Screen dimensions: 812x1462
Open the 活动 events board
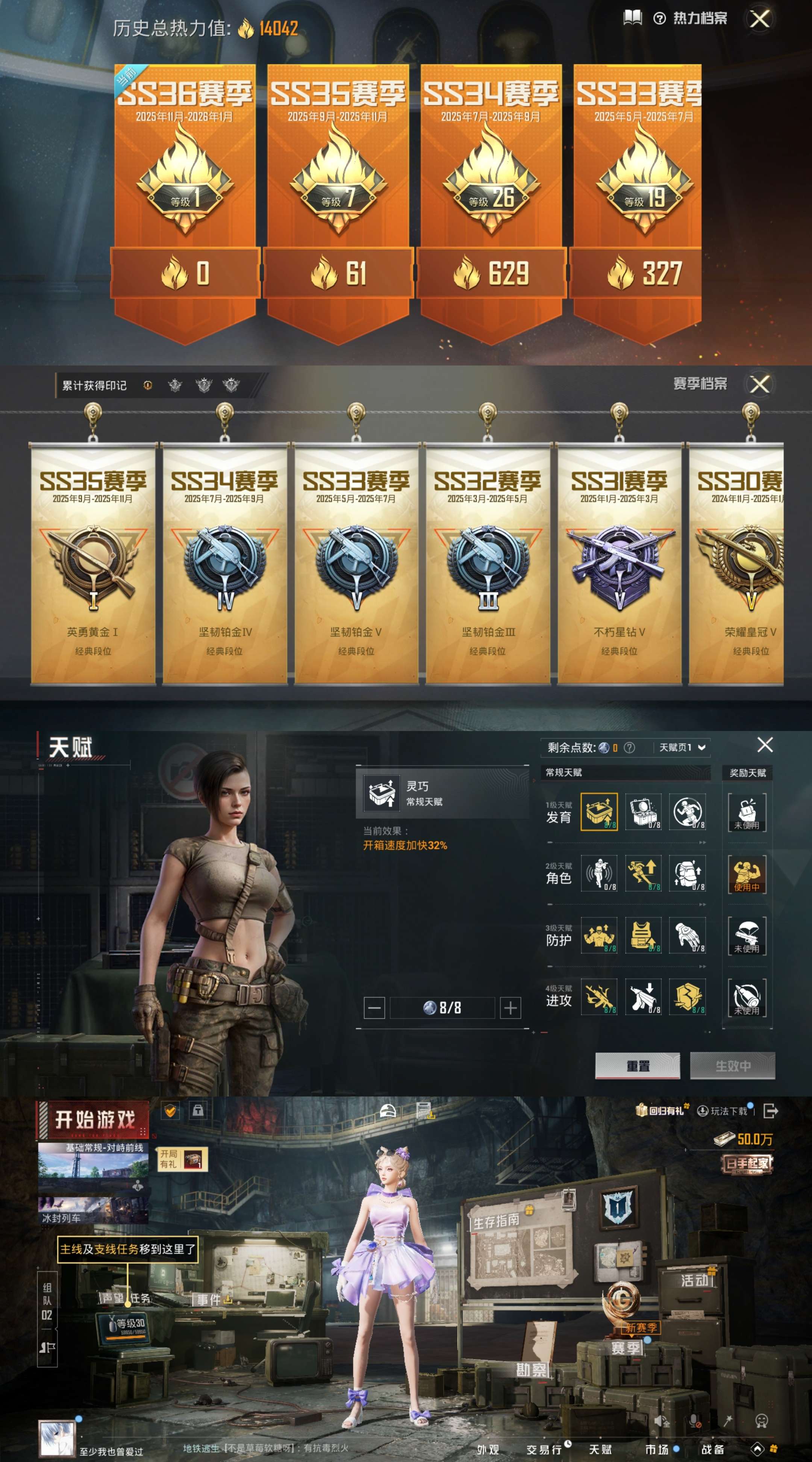(694, 1281)
